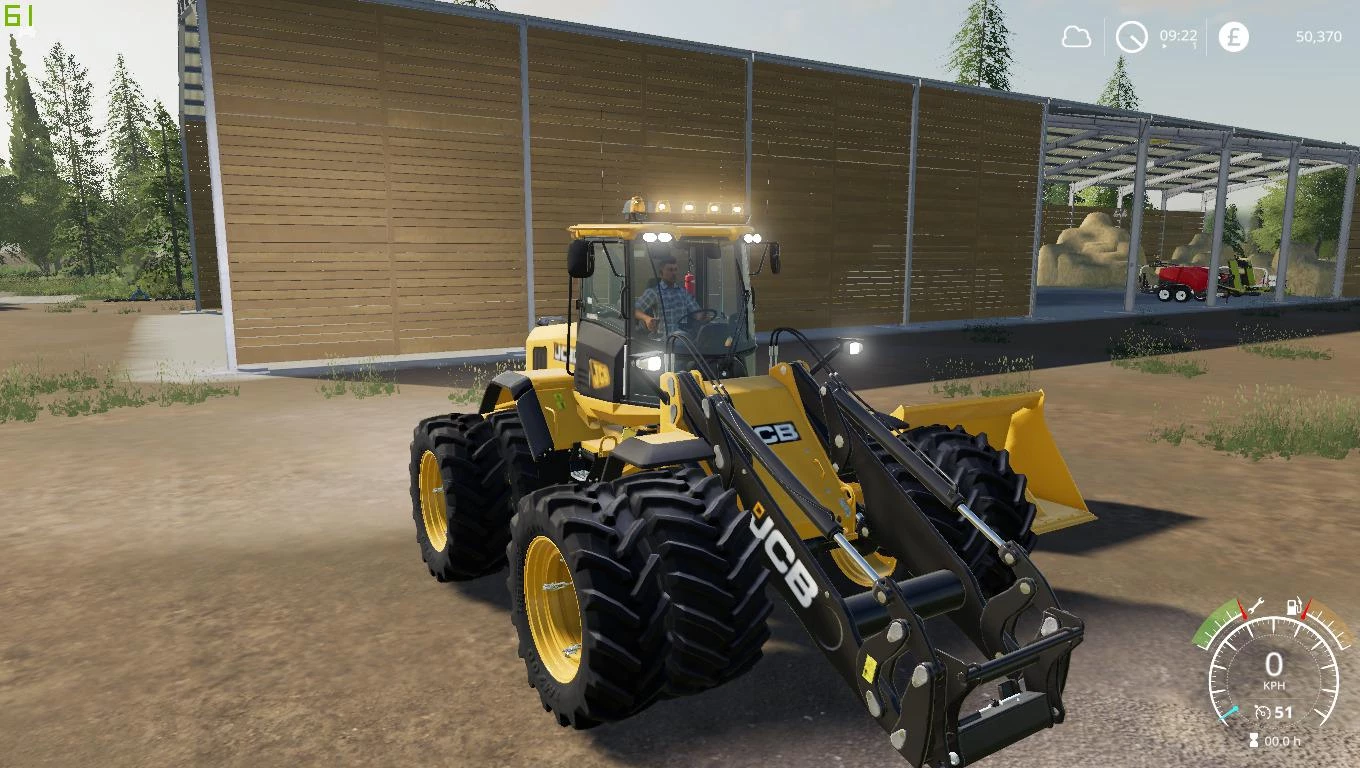Click the 00.0 h operating hours readout
Image resolution: width=1360 pixels, height=768 pixels.
(x=1285, y=740)
